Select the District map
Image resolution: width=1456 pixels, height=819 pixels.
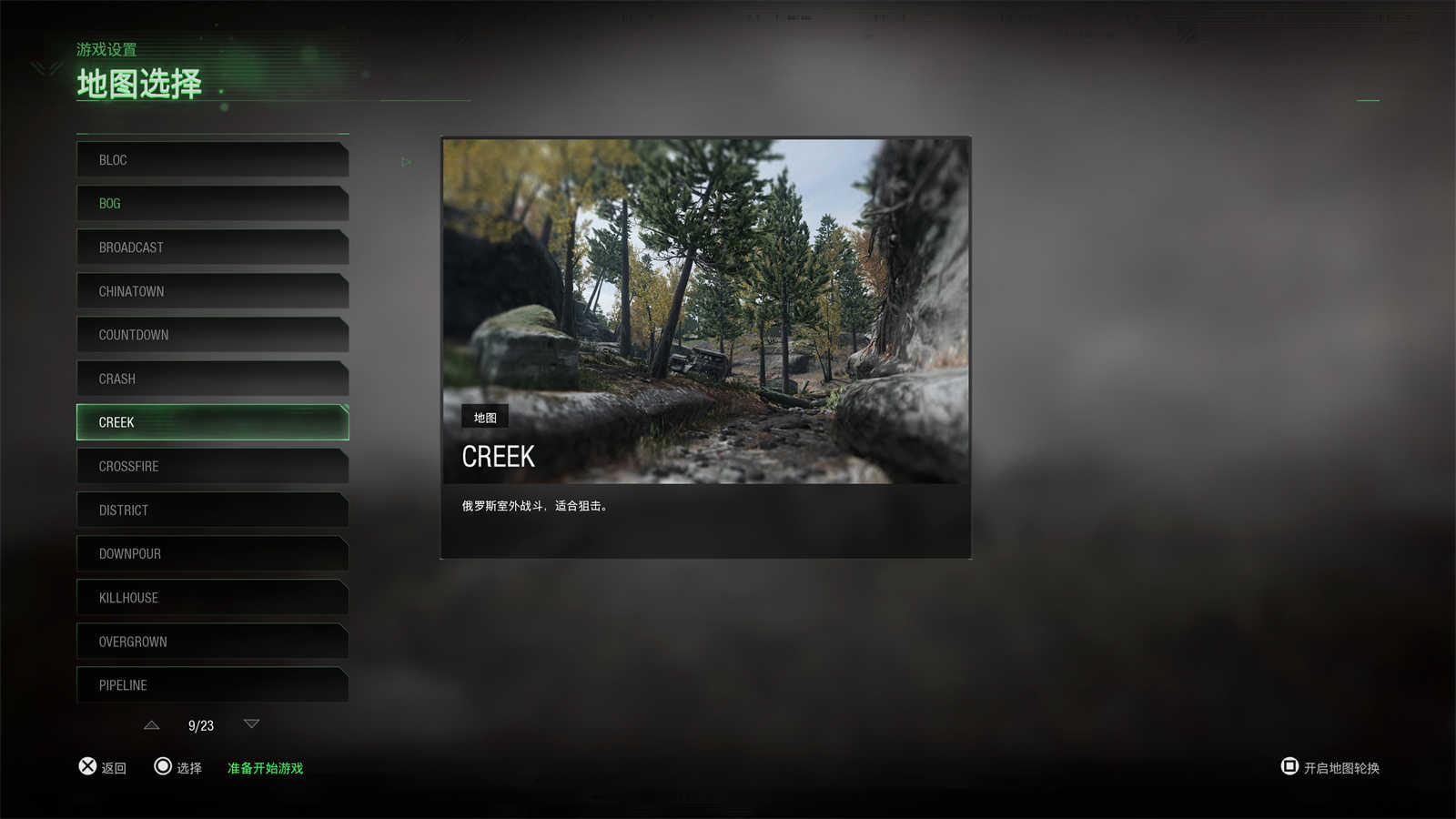click(x=212, y=510)
